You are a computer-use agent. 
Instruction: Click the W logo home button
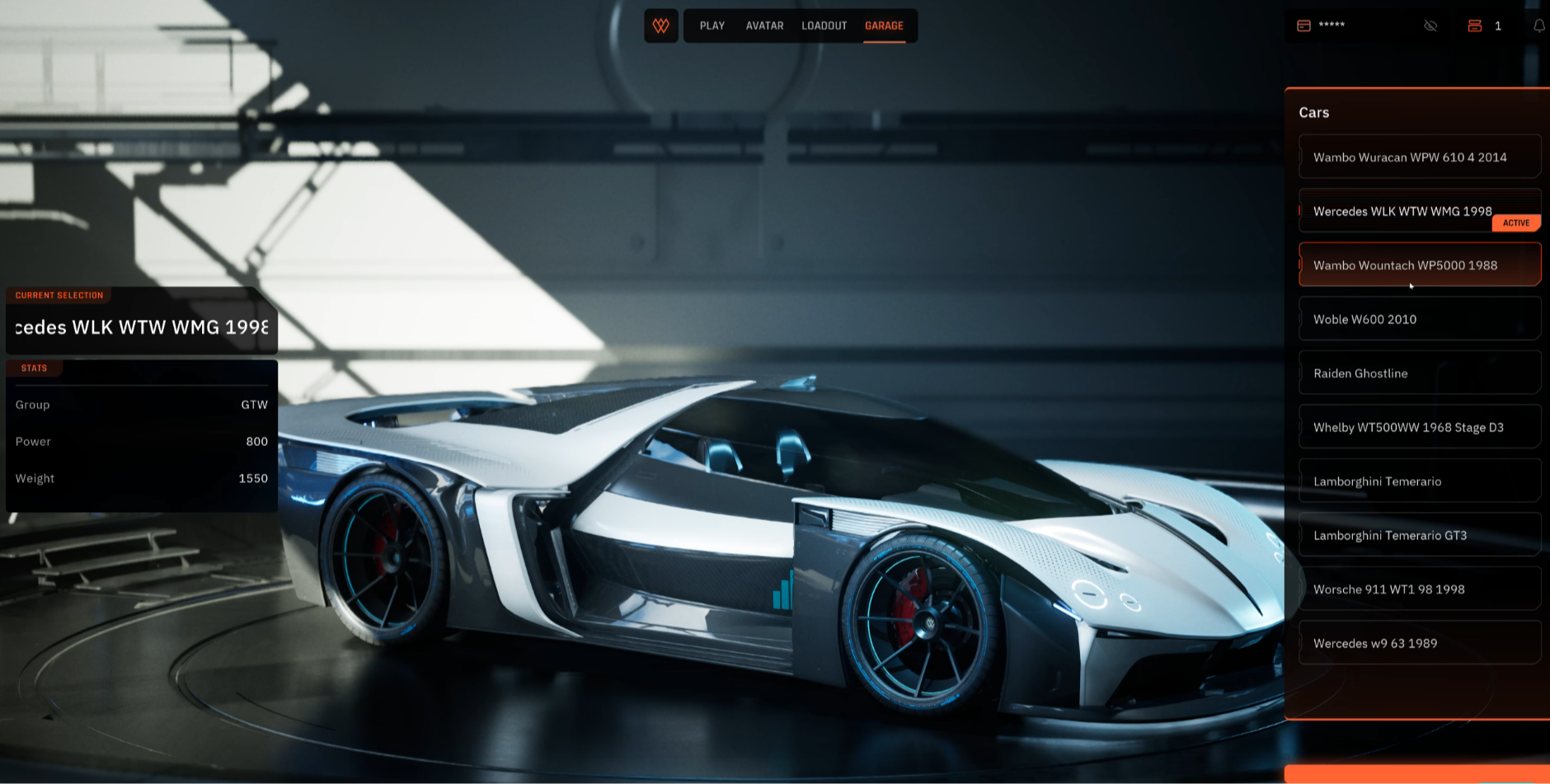[661, 26]
